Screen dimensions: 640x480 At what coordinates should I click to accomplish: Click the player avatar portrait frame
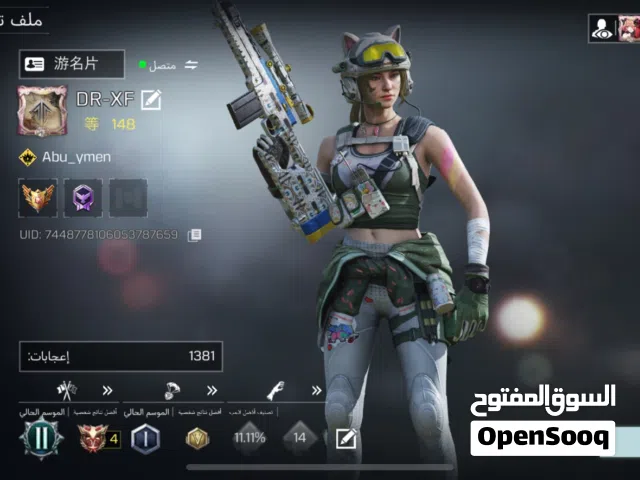tap(42, 111)
